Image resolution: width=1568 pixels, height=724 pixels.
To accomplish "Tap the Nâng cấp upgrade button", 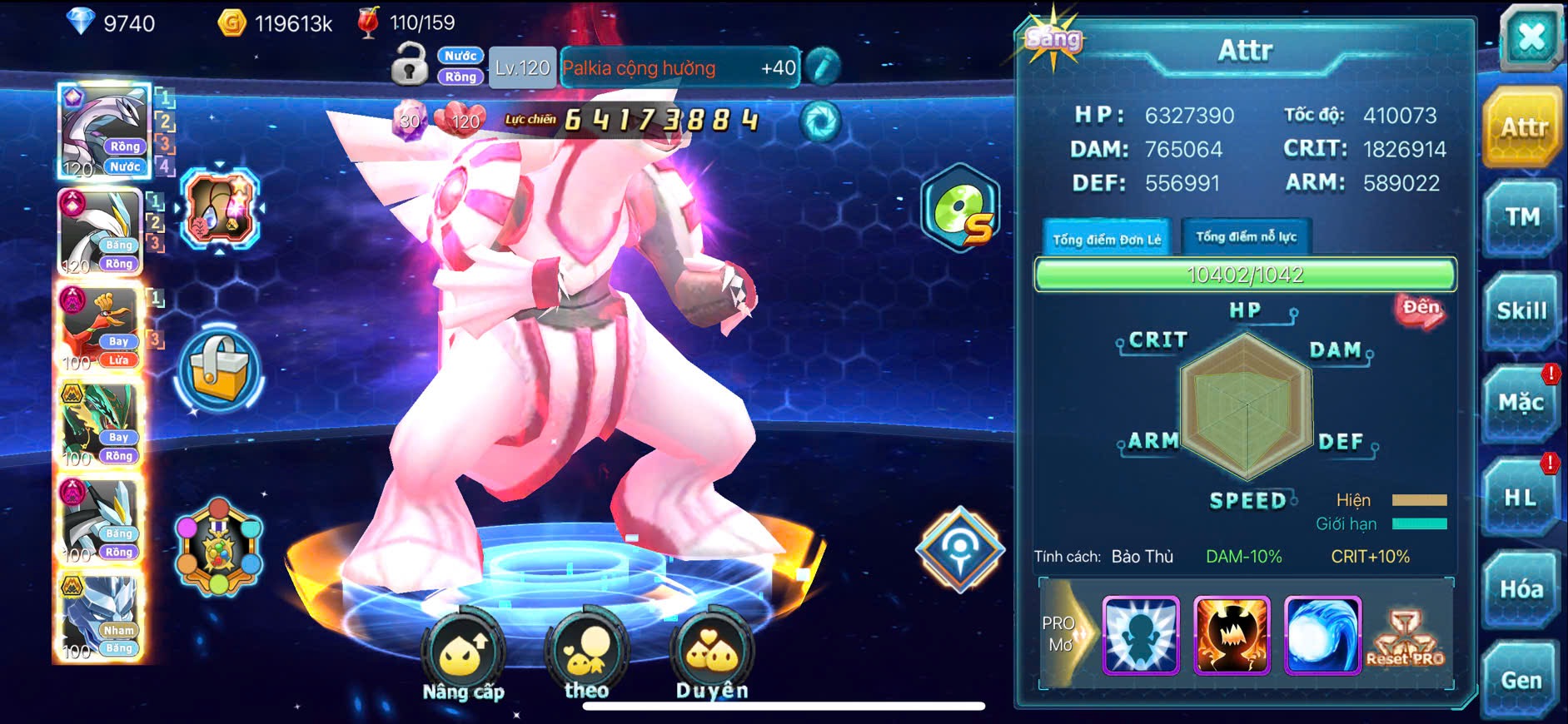I will (x=463, y=657).
